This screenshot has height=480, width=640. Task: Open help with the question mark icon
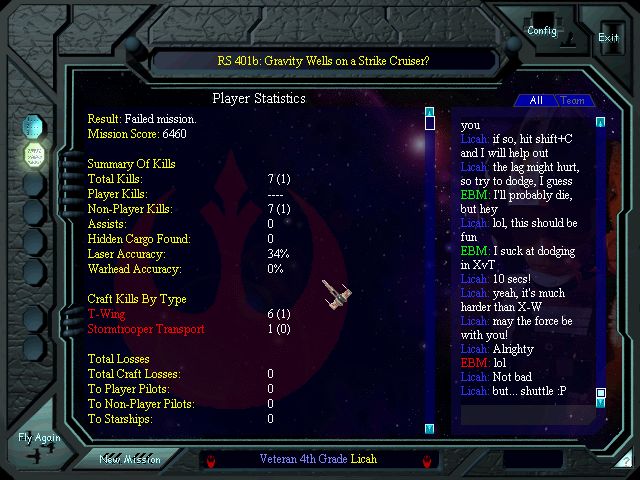625,461
